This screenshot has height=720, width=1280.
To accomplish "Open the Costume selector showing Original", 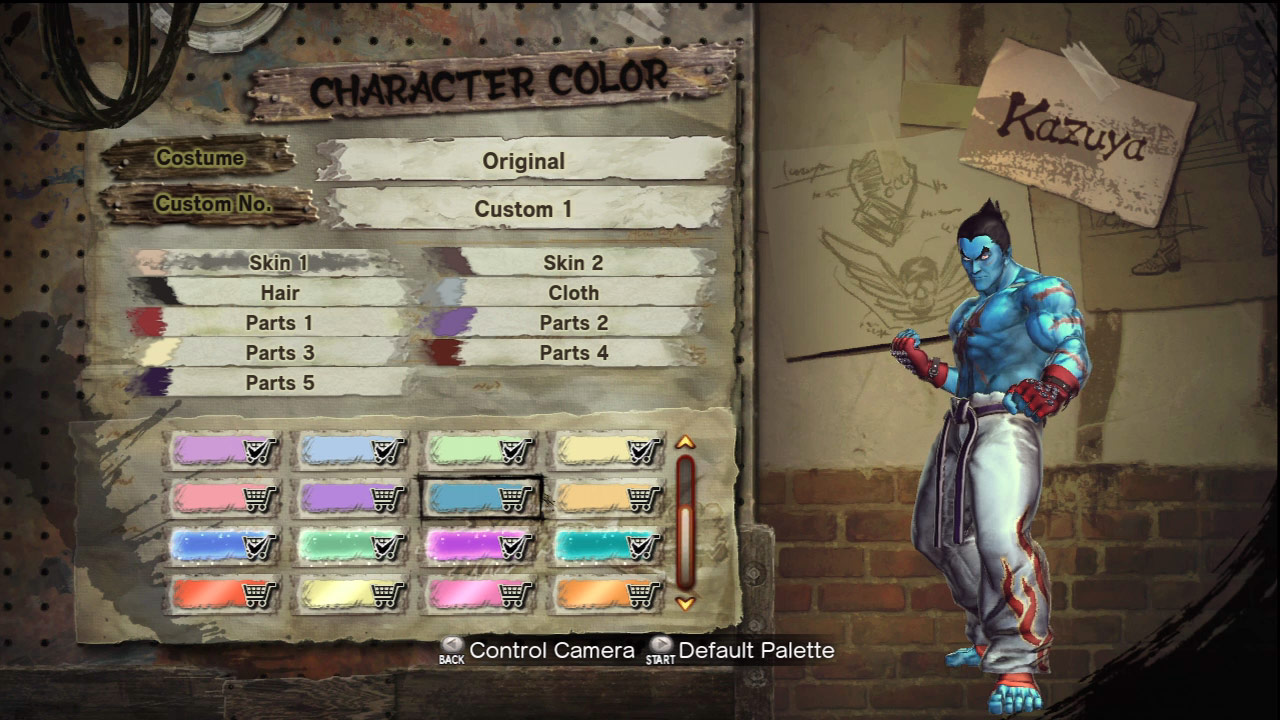I will [x=525, y=160].
